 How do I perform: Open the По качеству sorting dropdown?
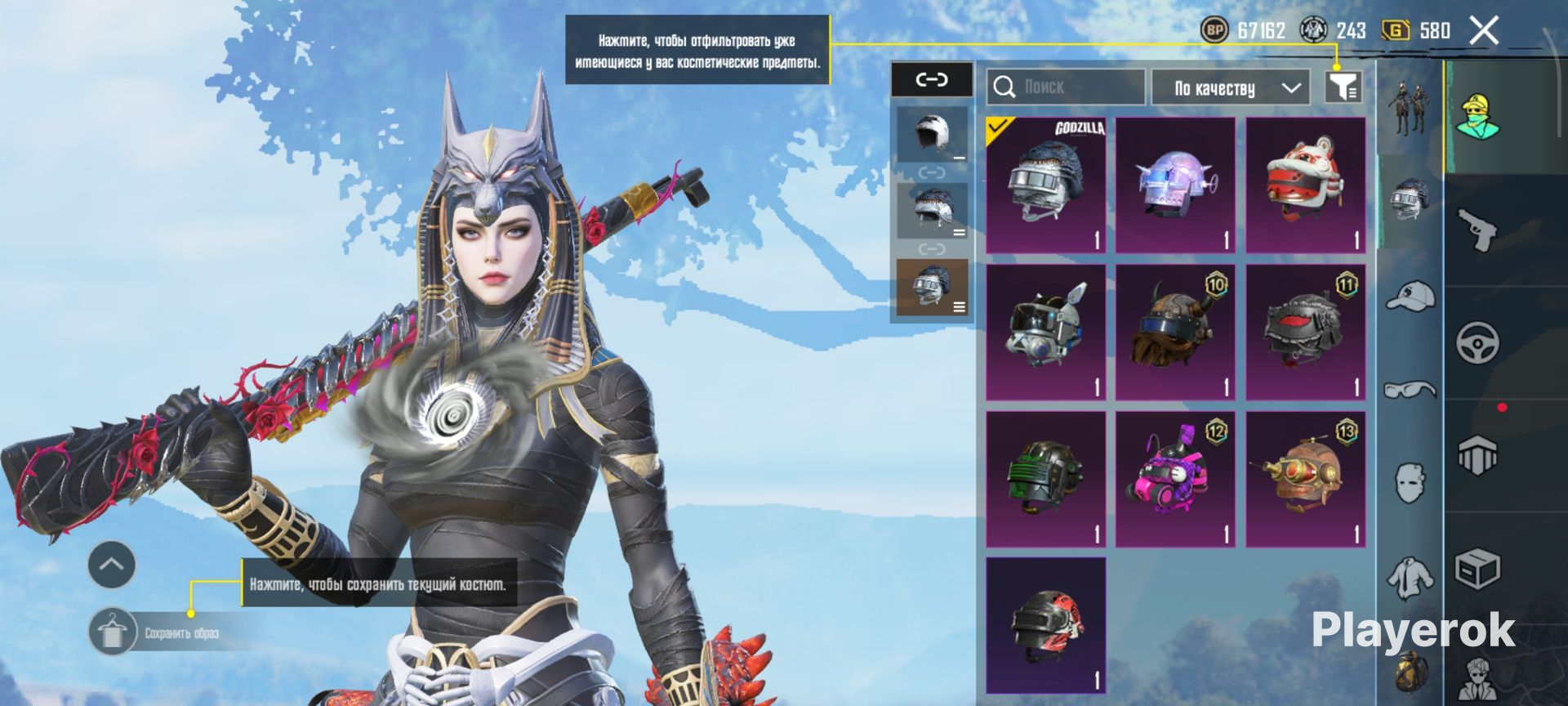pos(1230,87)
